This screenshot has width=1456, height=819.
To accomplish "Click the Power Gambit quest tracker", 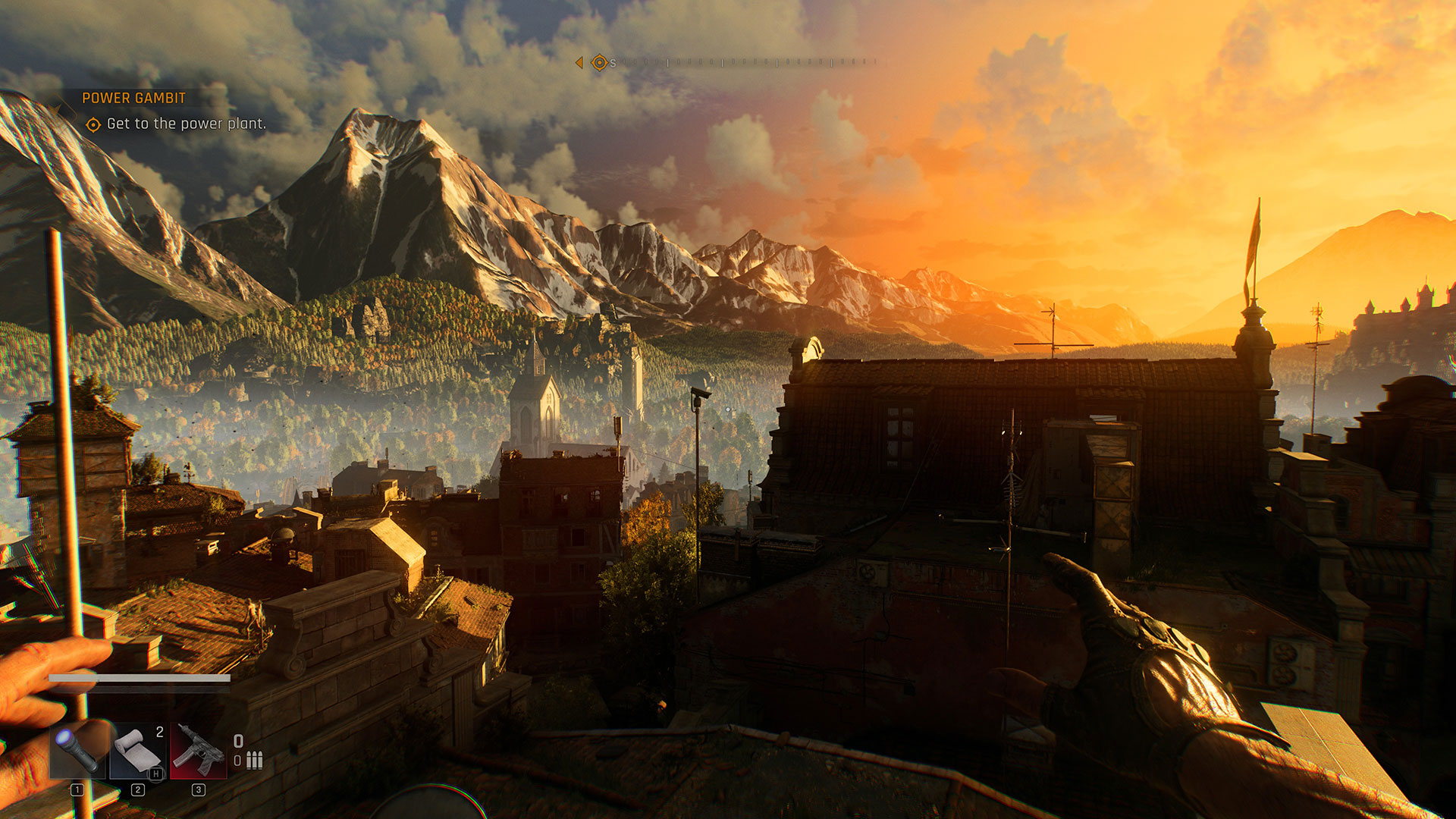I will tap(133, 98).
